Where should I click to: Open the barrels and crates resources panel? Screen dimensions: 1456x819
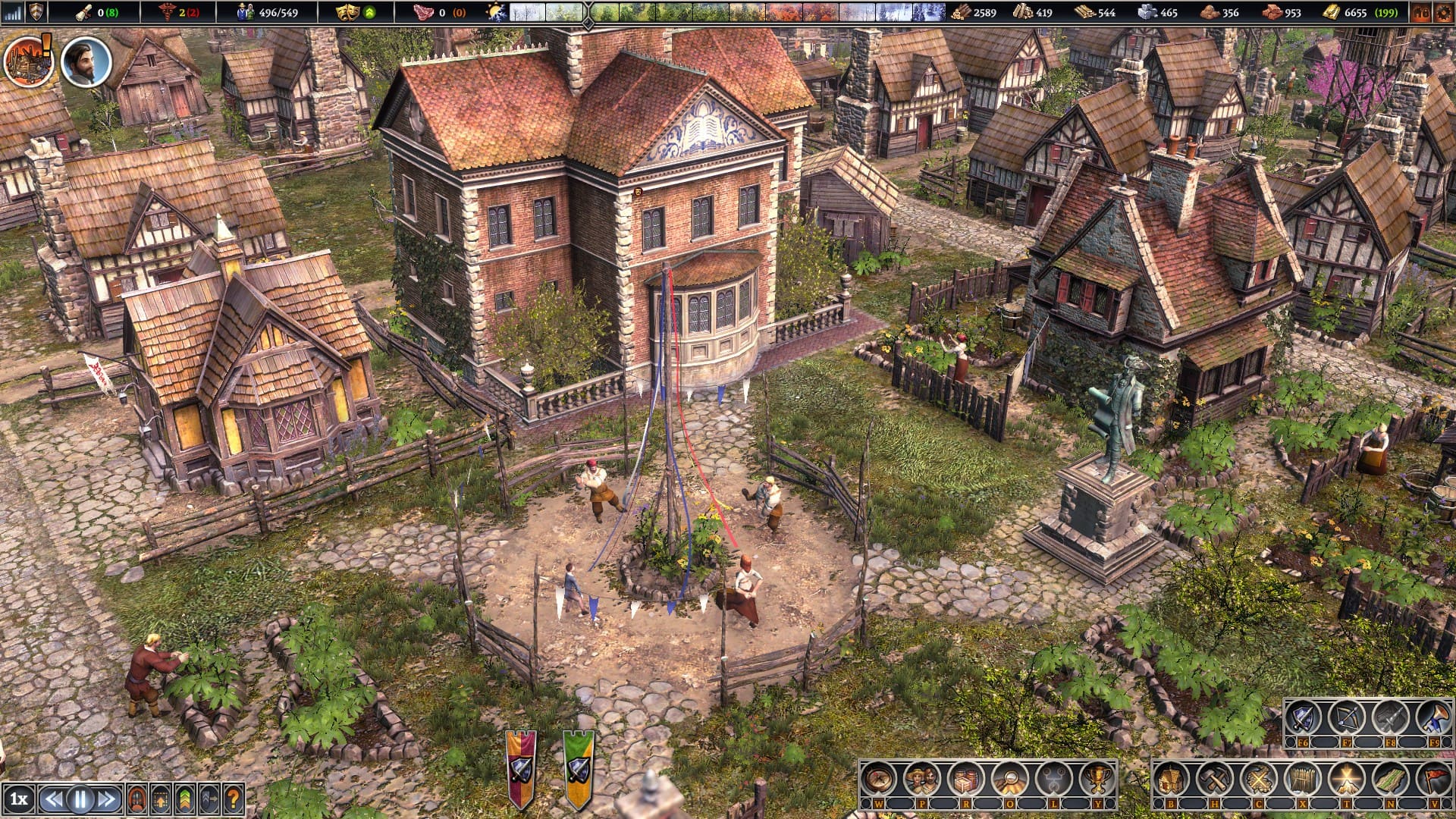pyautogui.click(x=966, y=780)
